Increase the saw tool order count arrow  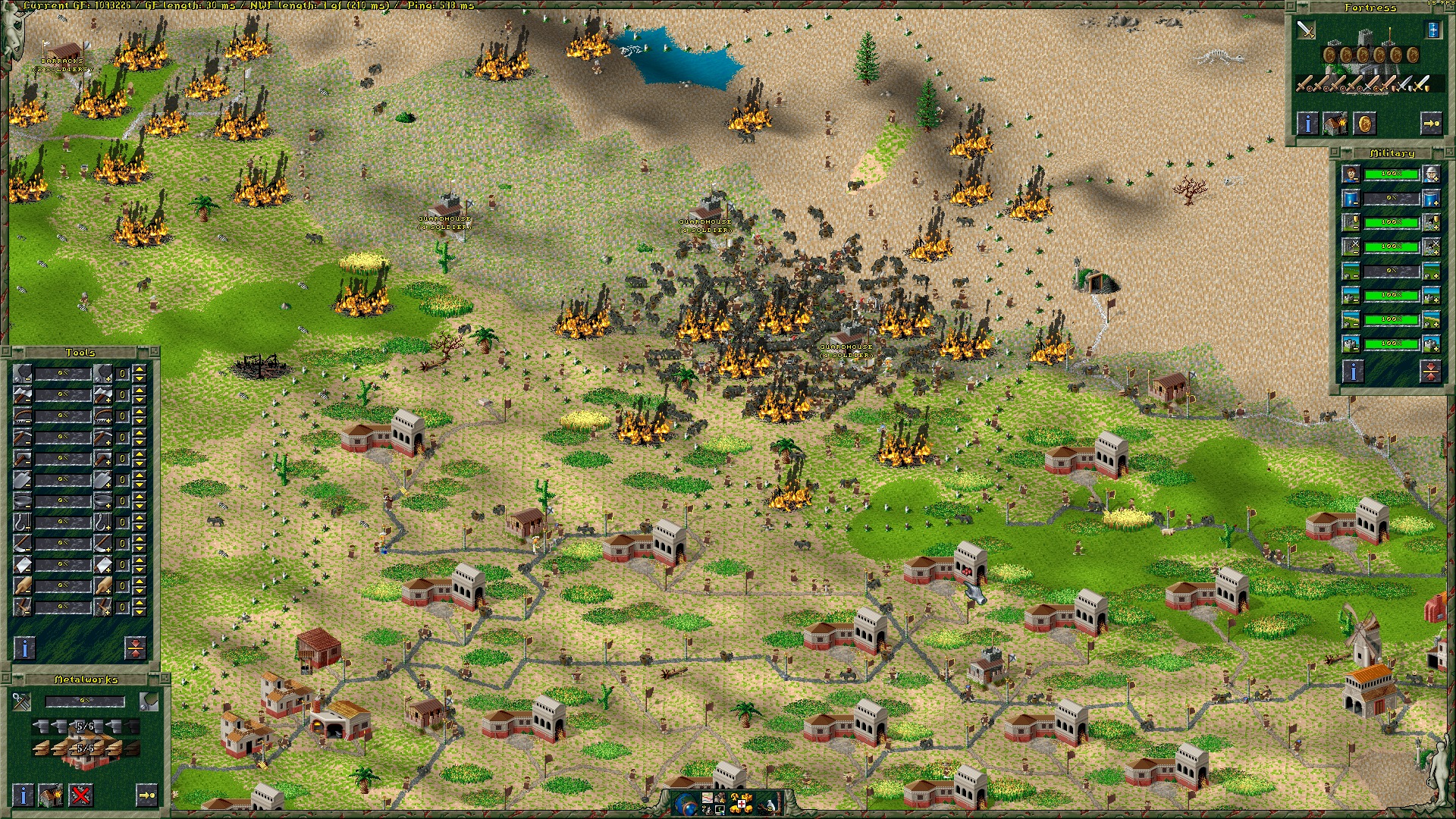coord(140,412)
